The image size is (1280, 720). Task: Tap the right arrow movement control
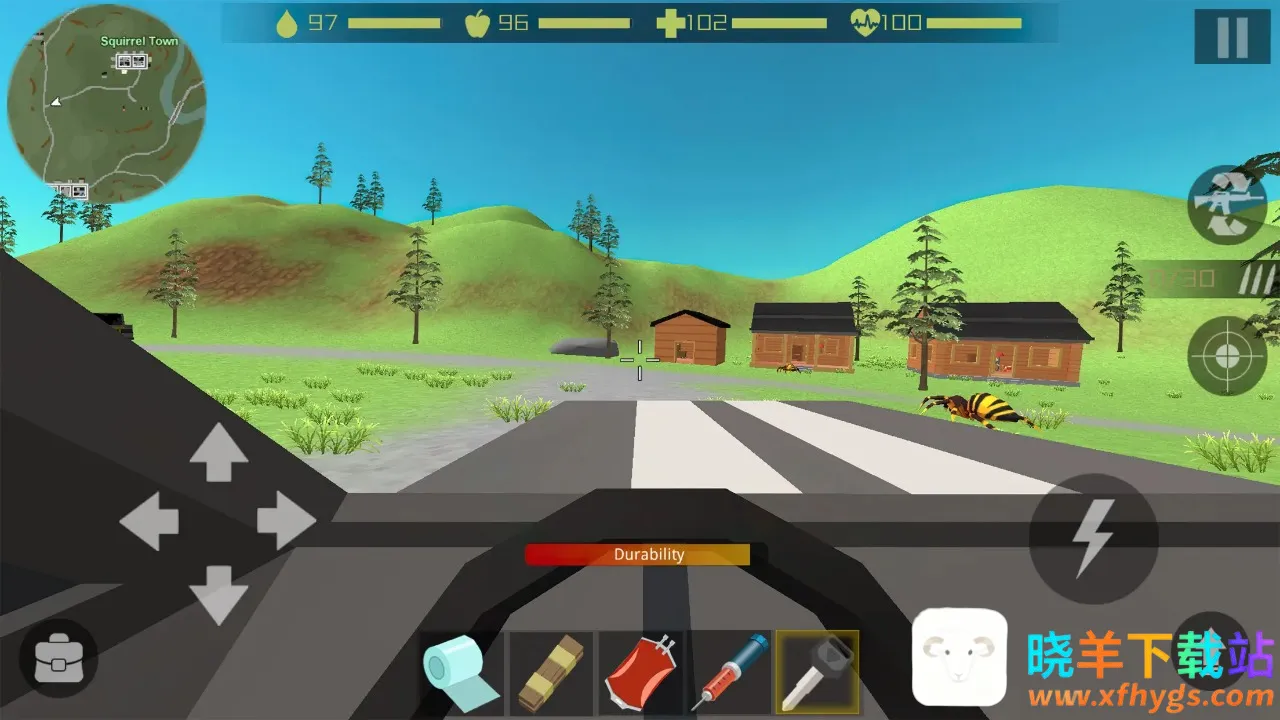[286, 521]
